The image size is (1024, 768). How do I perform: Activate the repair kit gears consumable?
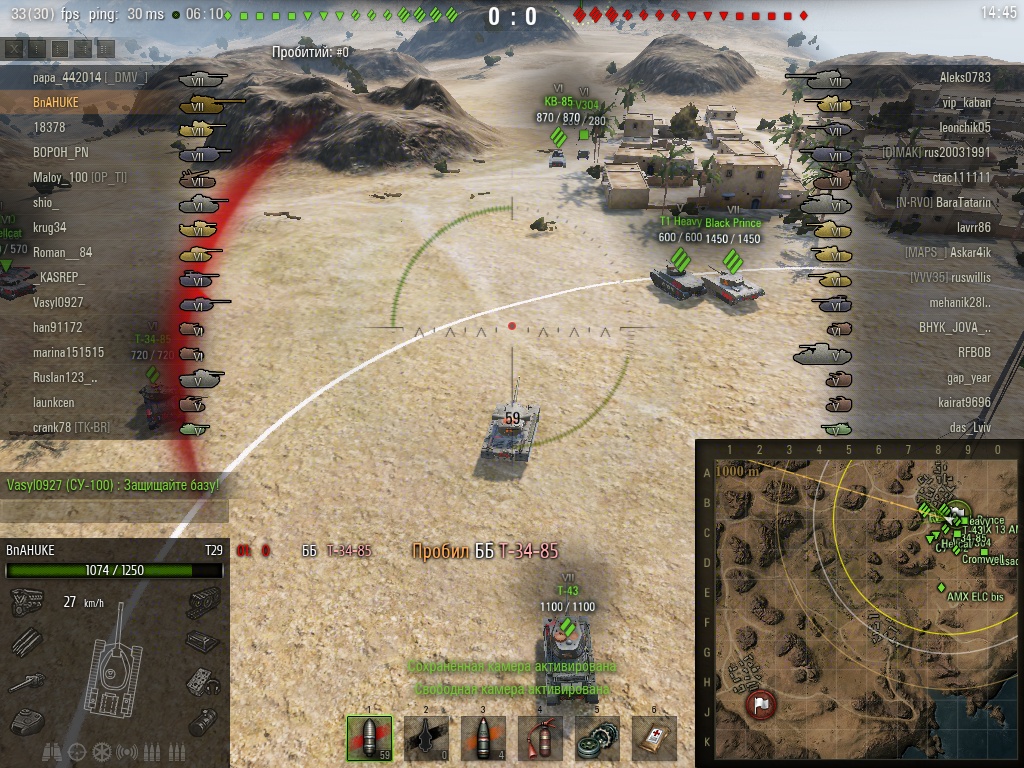tap(598, 738)
